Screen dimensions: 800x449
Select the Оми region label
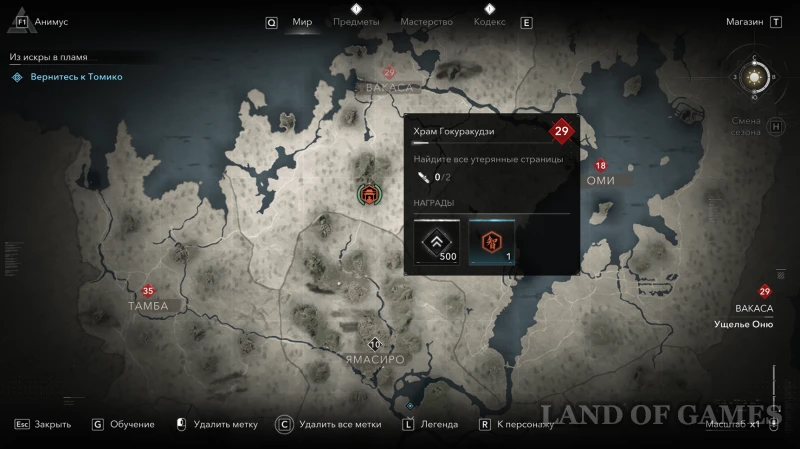coord(600,180)
